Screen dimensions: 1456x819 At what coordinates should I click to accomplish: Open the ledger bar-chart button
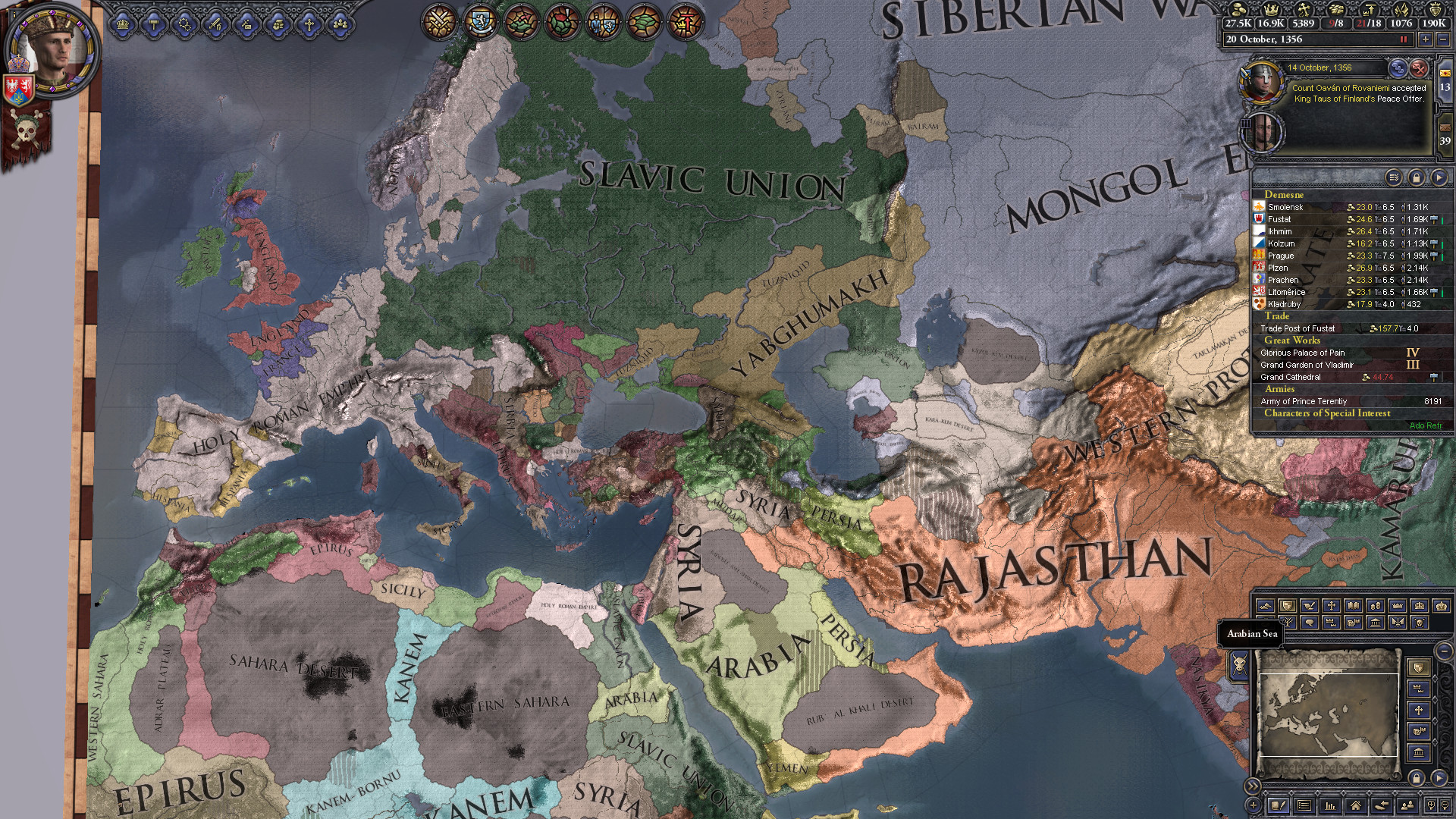click(x=1329, y=805)
